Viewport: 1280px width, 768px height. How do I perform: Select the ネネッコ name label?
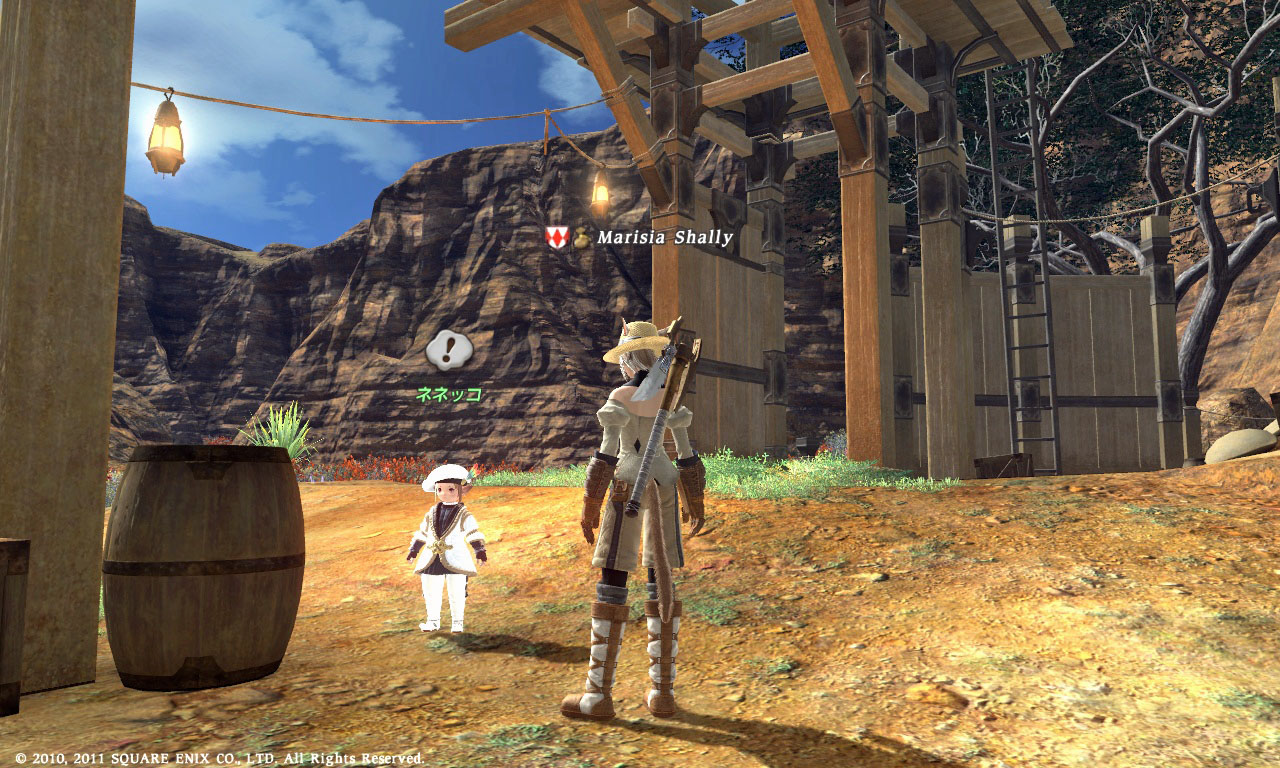pyautogui.click(x=449, y=394)
